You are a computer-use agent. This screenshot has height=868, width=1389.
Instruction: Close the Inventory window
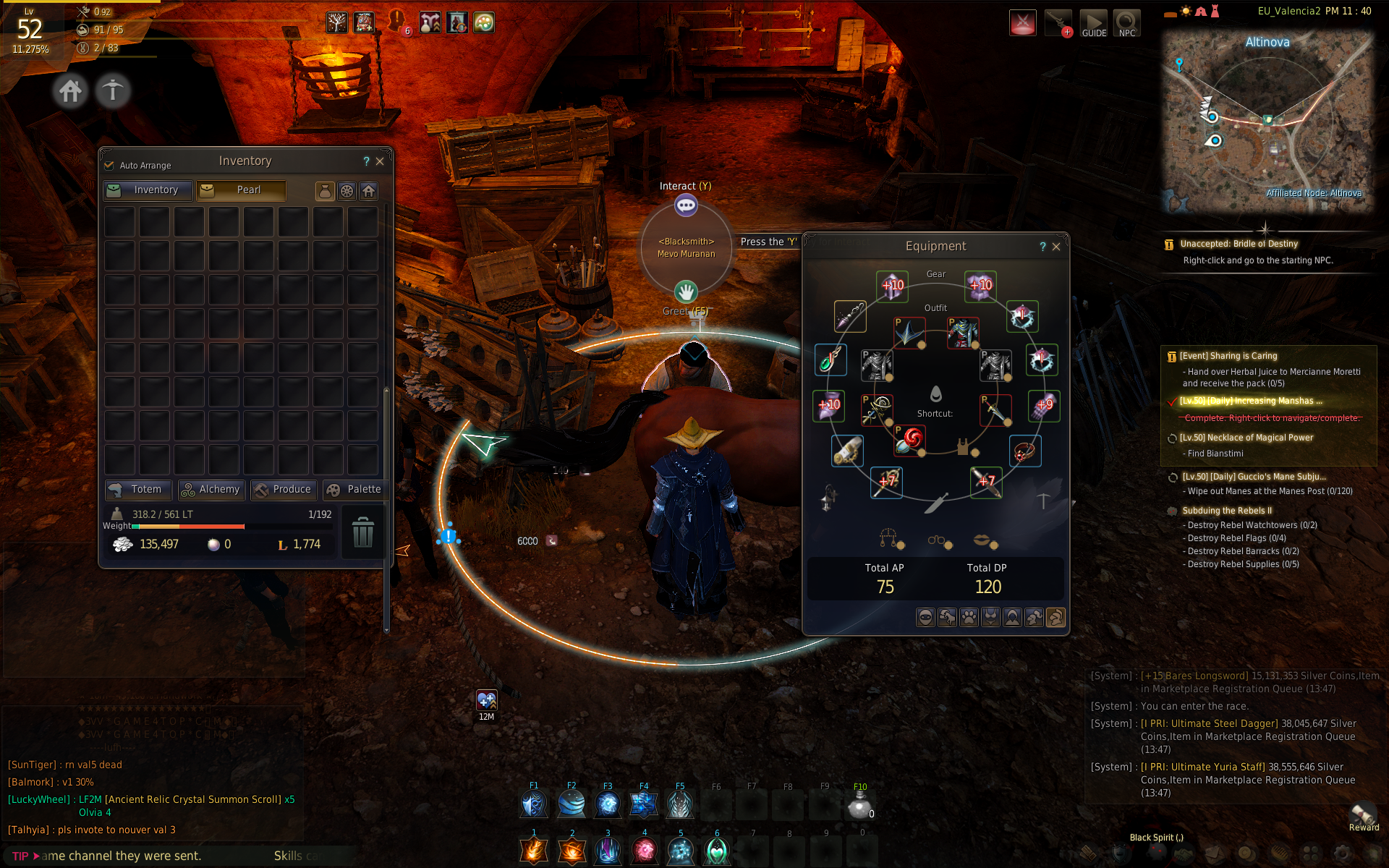[380, 161]
